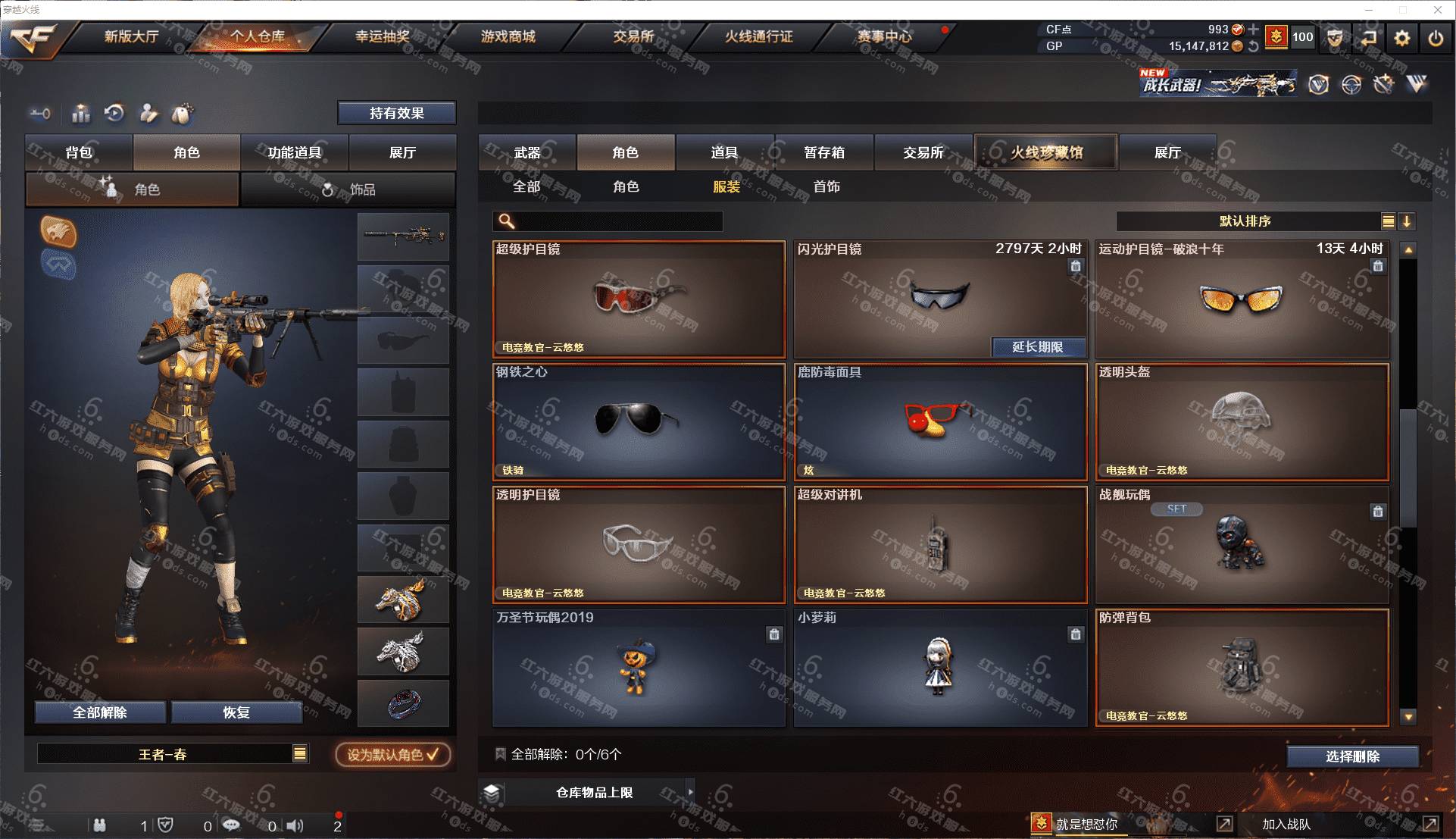Choose the 首饰 accessories sub-category

826,186
